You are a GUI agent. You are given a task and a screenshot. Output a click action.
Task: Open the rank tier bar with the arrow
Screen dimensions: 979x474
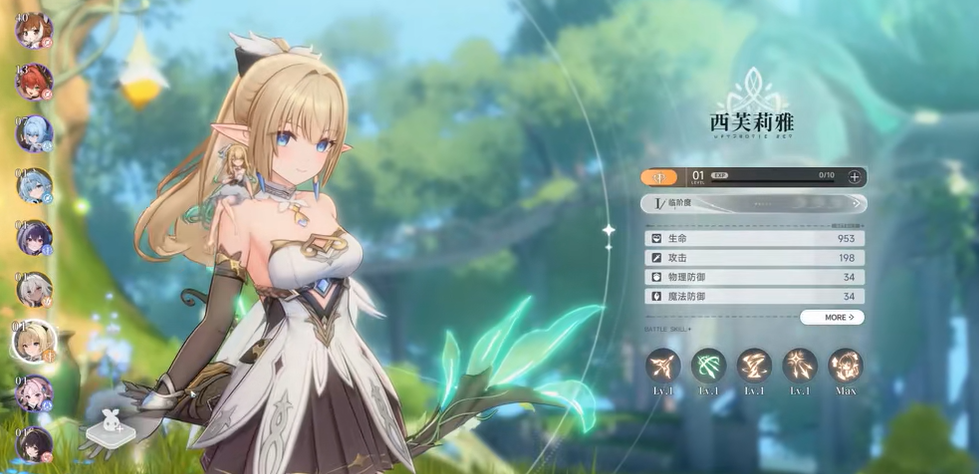752,203
